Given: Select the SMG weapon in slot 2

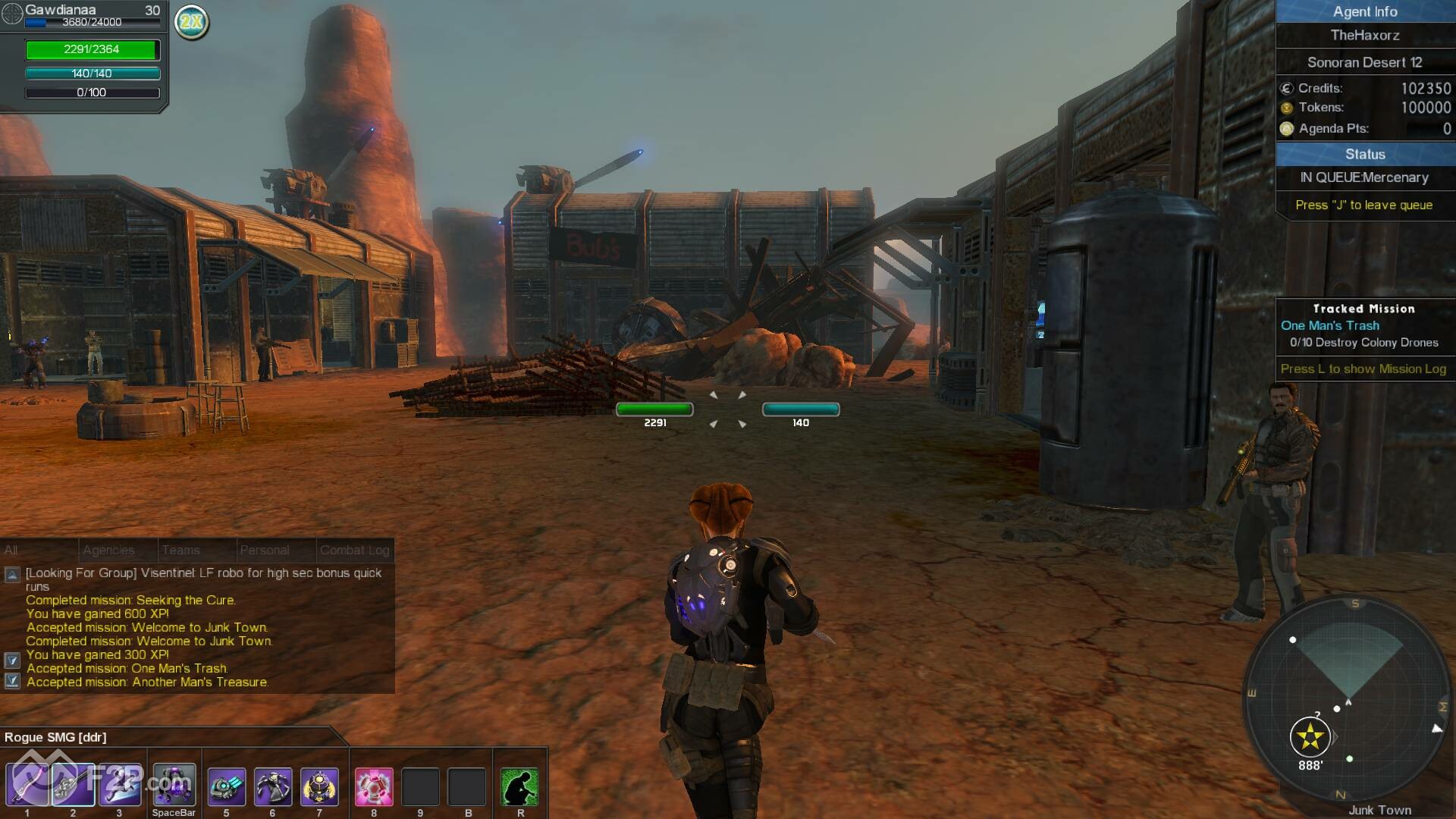Looking at the screenshot, I should (74, 785).
